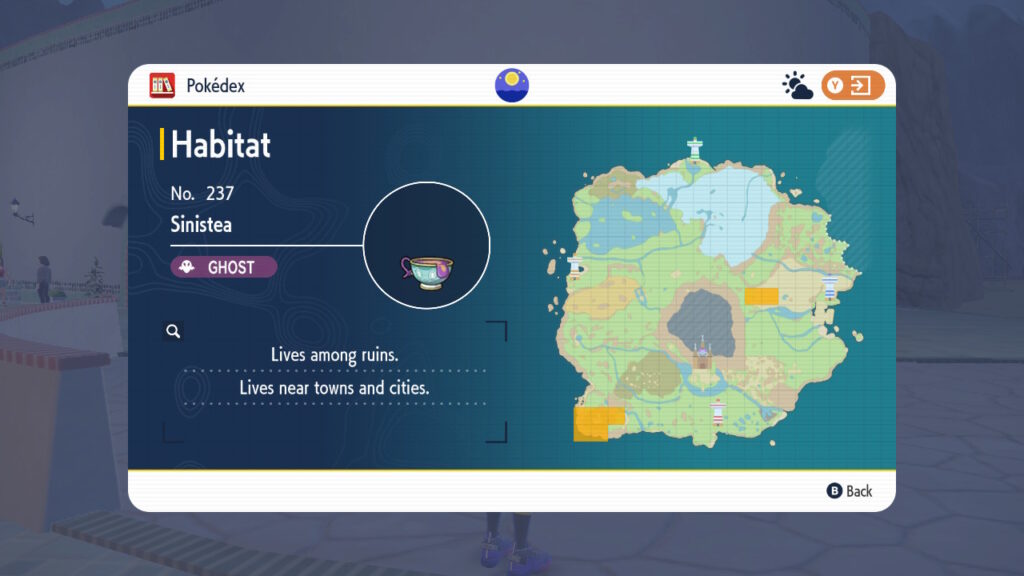Select the orange habitat area in the southwest
Screen dimensions: 1024x576
coord(597,422)
